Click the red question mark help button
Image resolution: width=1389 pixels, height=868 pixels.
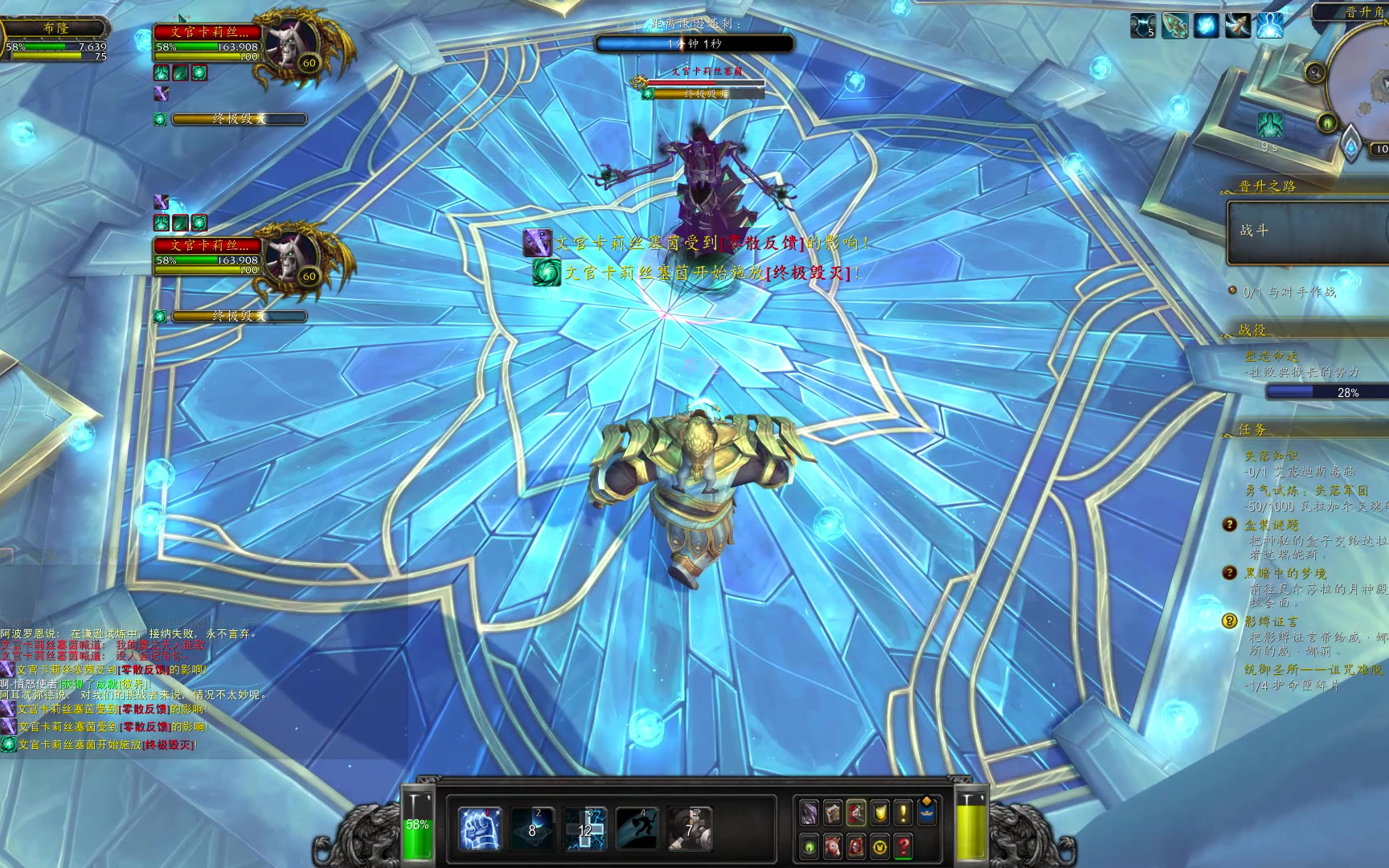(903, 846)
